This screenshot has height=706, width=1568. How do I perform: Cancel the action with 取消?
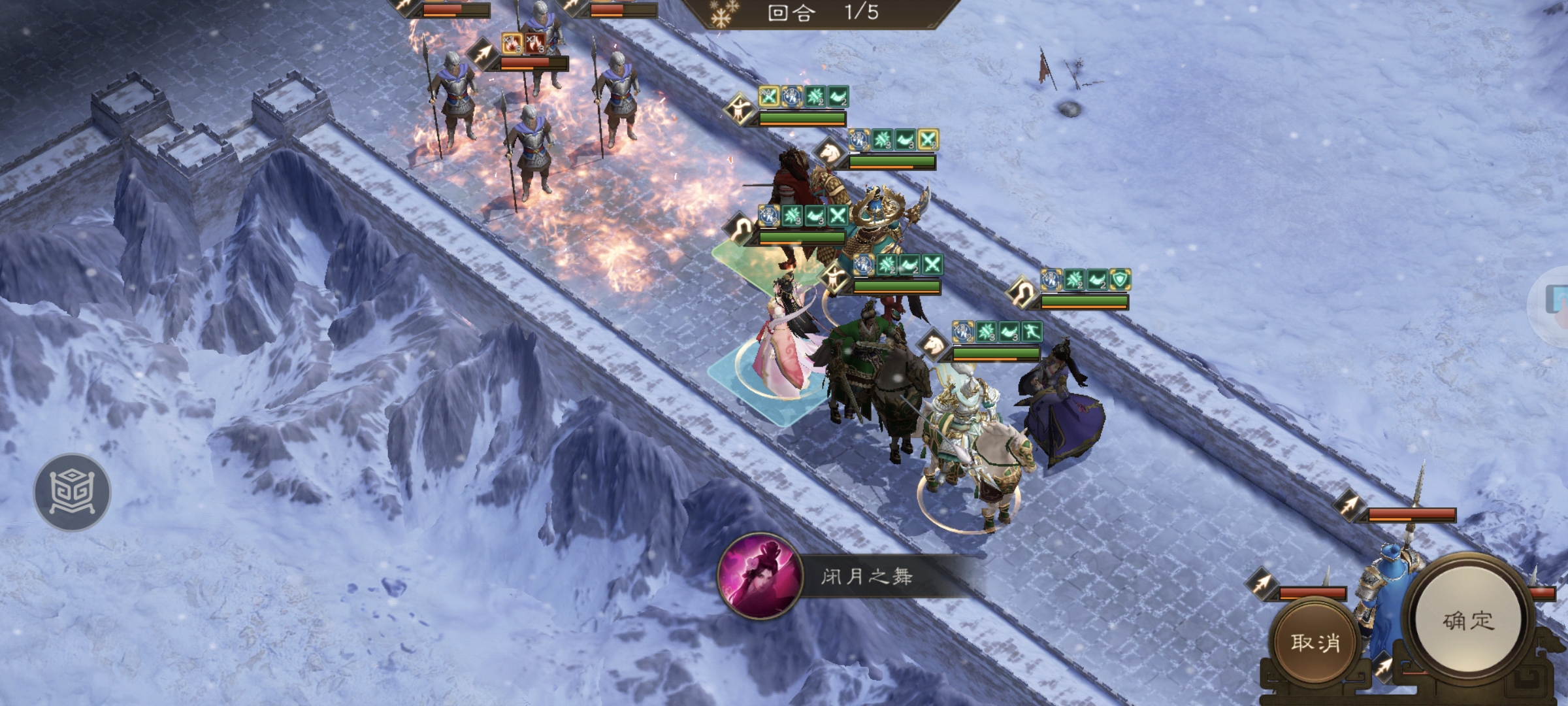[1315, 643]
